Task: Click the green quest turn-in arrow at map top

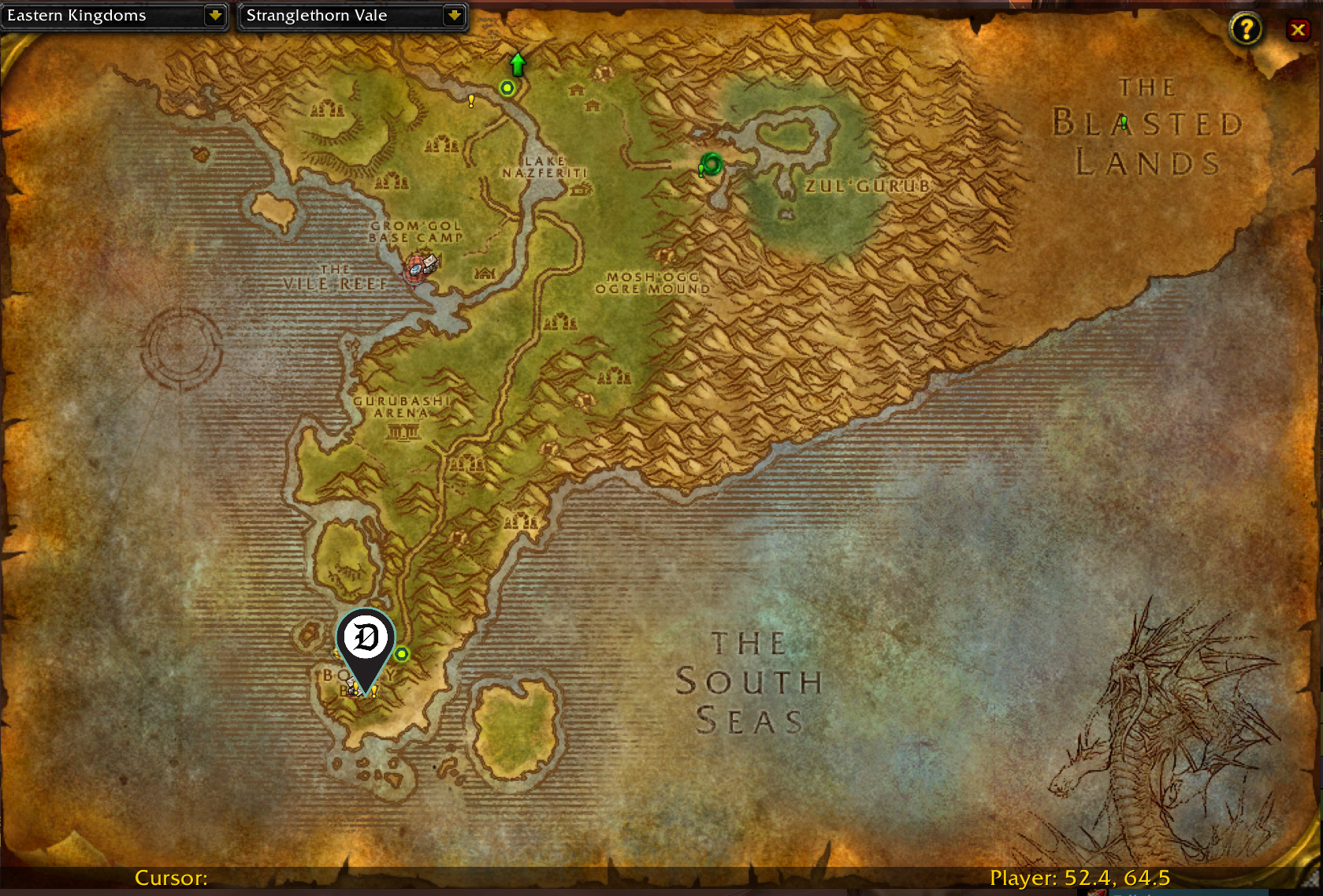Action: pyautogui.click(x=517, y=65)
